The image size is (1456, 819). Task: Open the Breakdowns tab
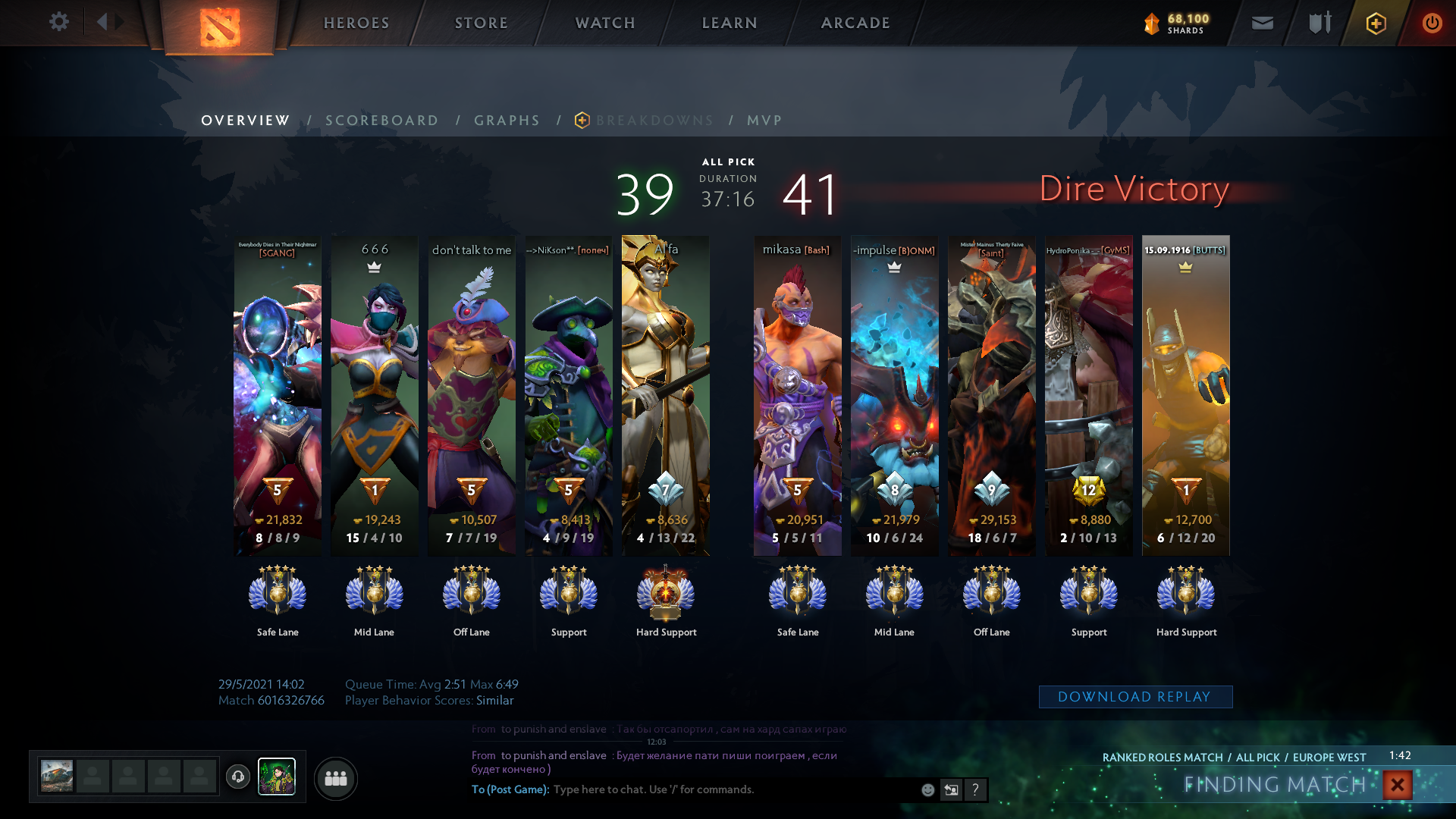(654, 121)
